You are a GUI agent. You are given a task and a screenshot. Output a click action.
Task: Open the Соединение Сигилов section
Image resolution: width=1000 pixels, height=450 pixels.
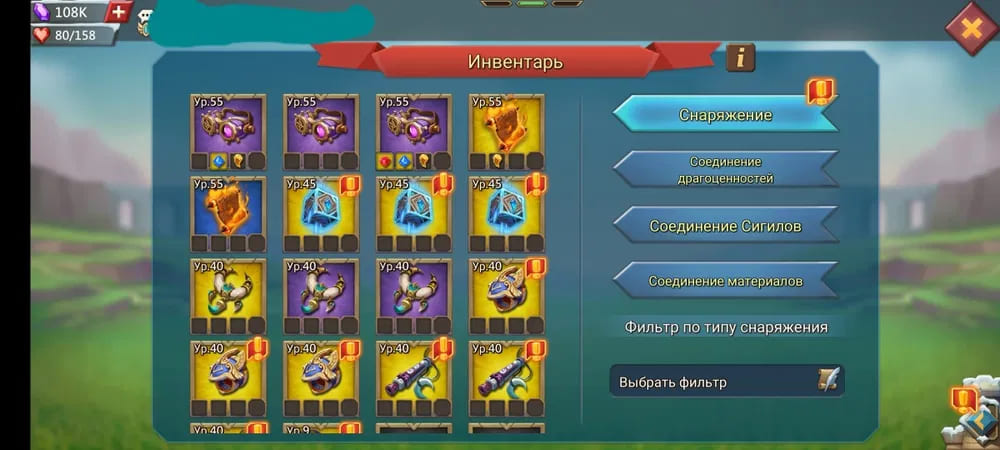[725, 226]
